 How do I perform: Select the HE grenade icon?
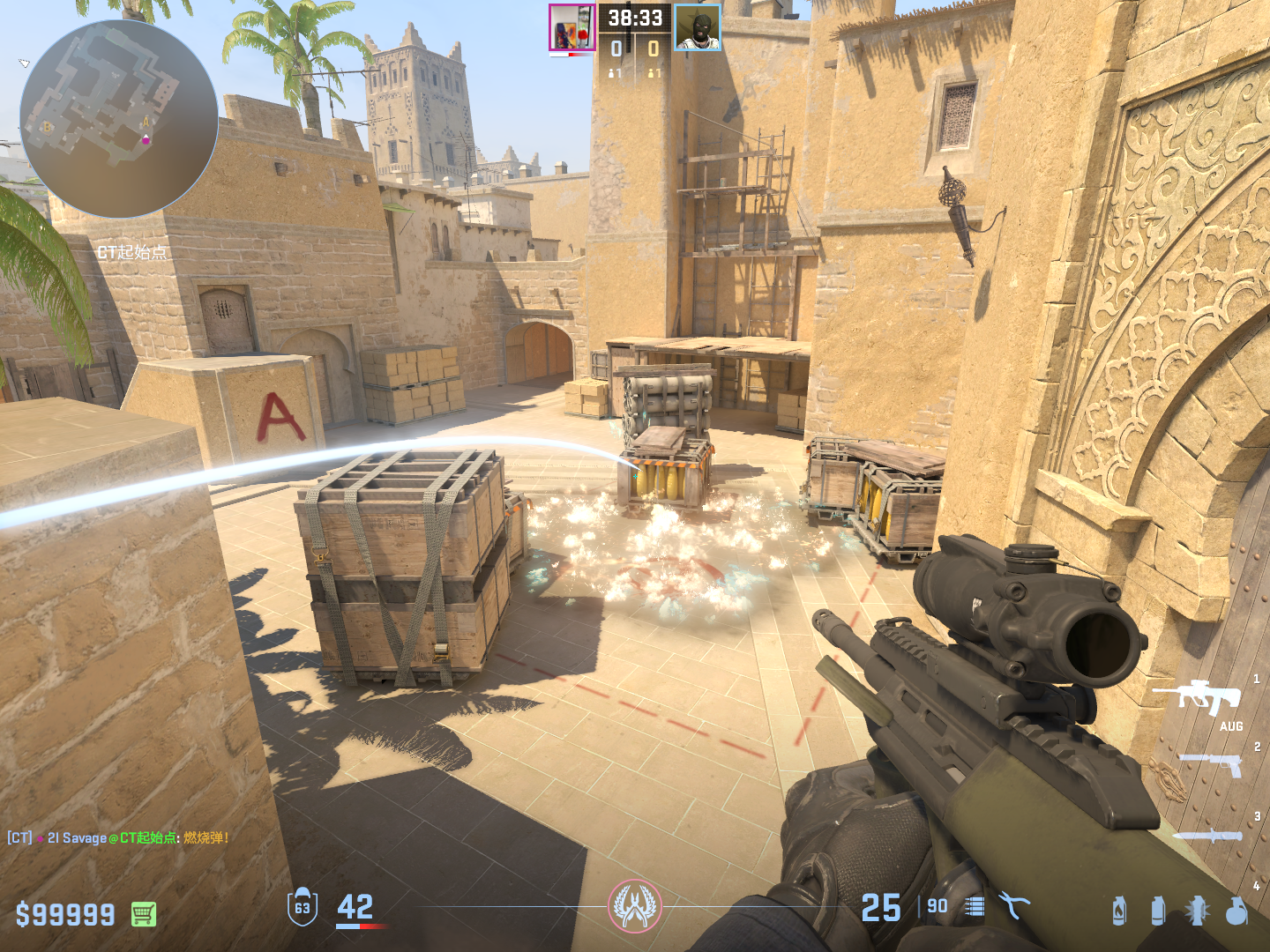(1236, 911)
